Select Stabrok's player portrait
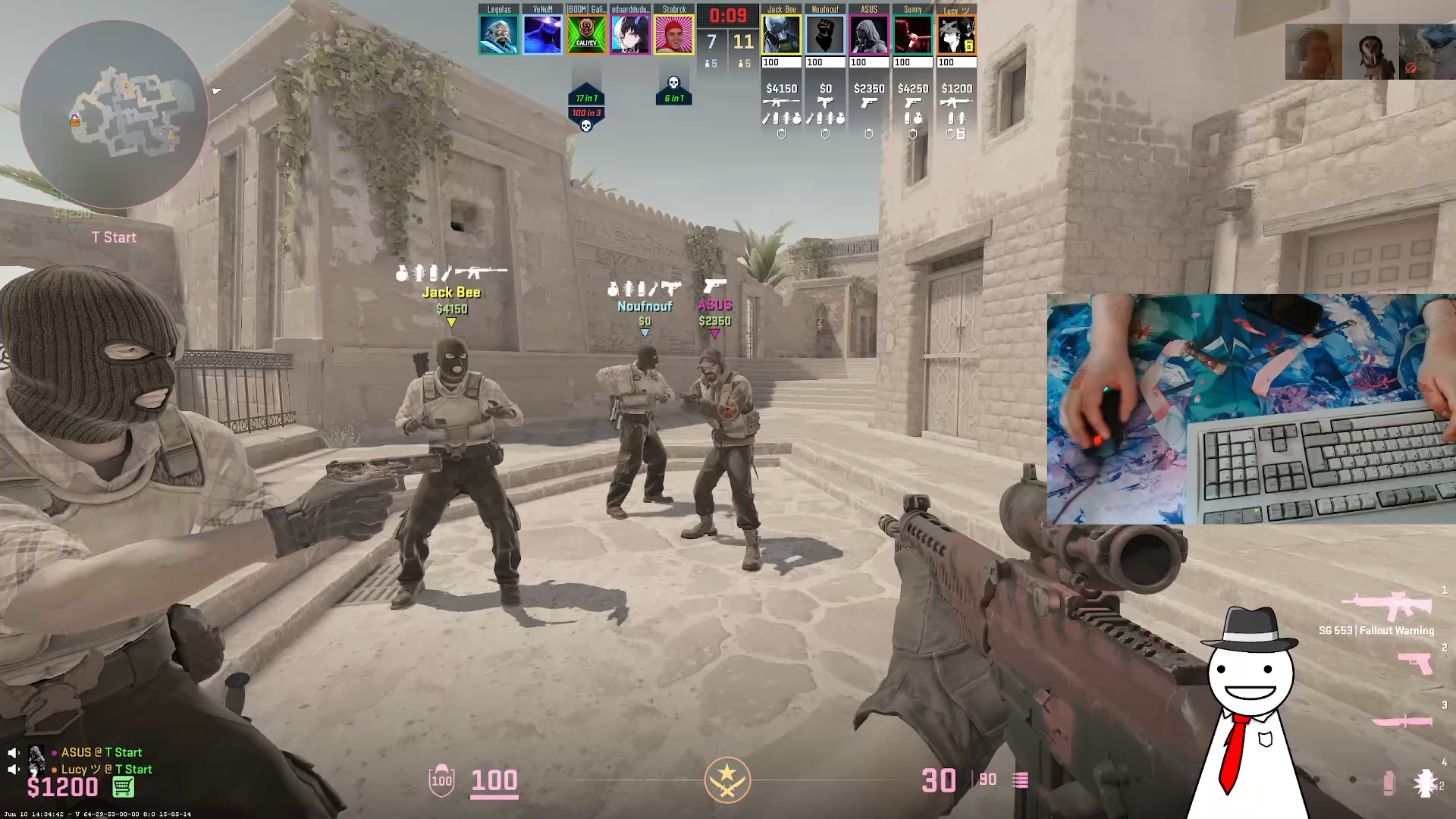The height and width of the screenshot is (819, 1456). 674,35
